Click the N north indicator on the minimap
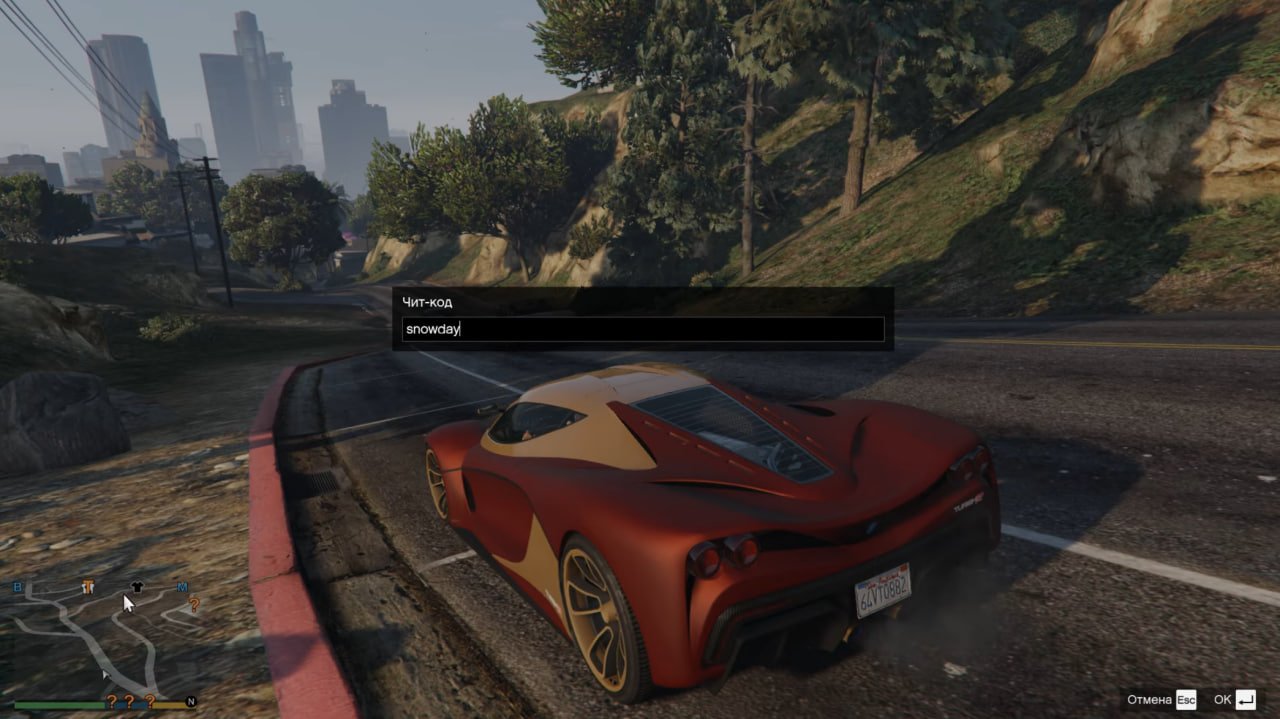1280x719 pixels. tap(190, 702)
